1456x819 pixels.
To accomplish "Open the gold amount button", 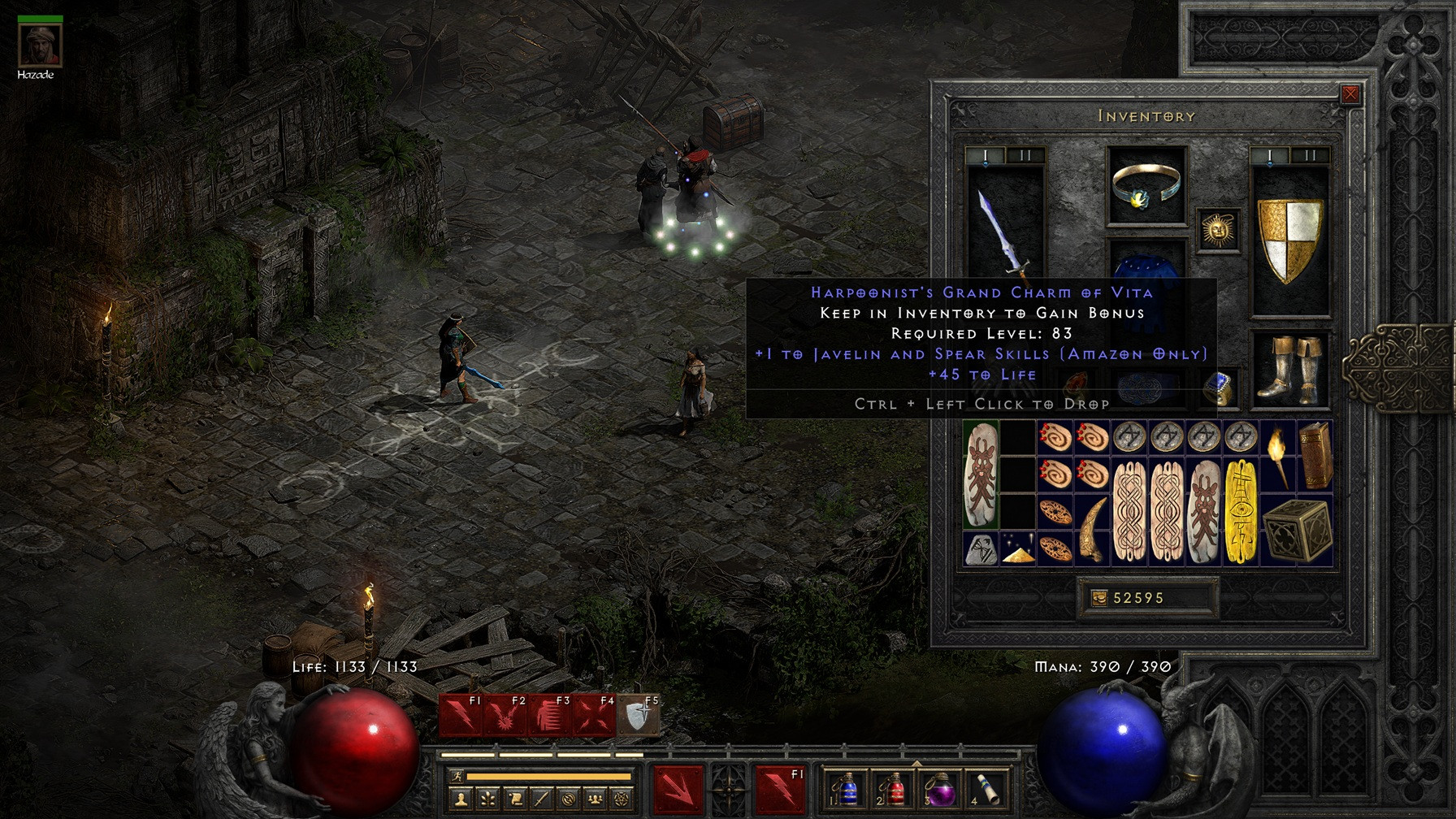I will click(1098, 598).
